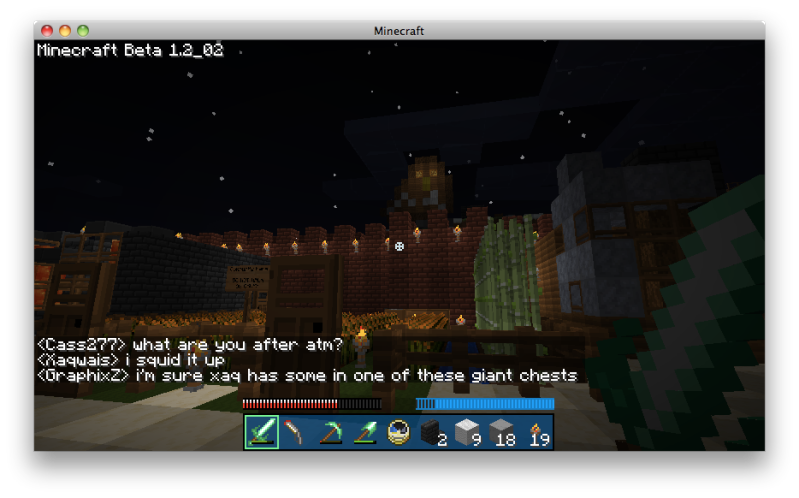Select the stack of 19 torches
This screenshot has height=498, width=799.
534,432
